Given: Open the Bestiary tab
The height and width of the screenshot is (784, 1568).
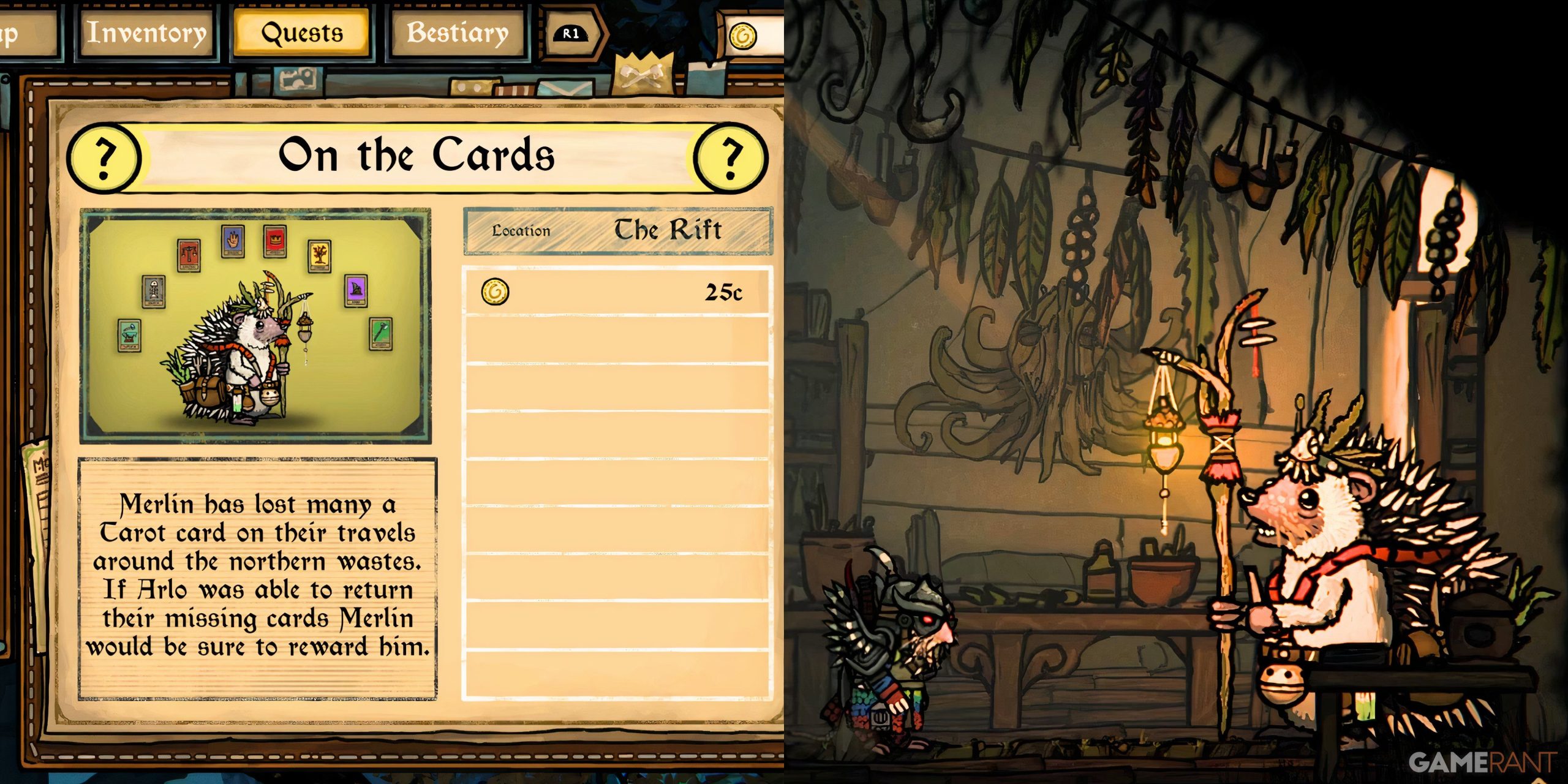Looking at the screenshot, I should click(458, 33).
